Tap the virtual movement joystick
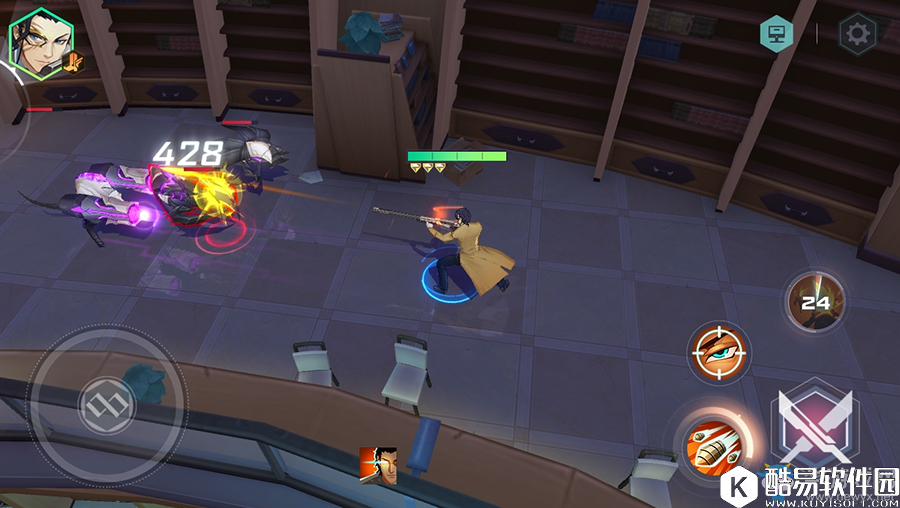Image resolution: width=900 pixels, height=508 pixels. 104,404
